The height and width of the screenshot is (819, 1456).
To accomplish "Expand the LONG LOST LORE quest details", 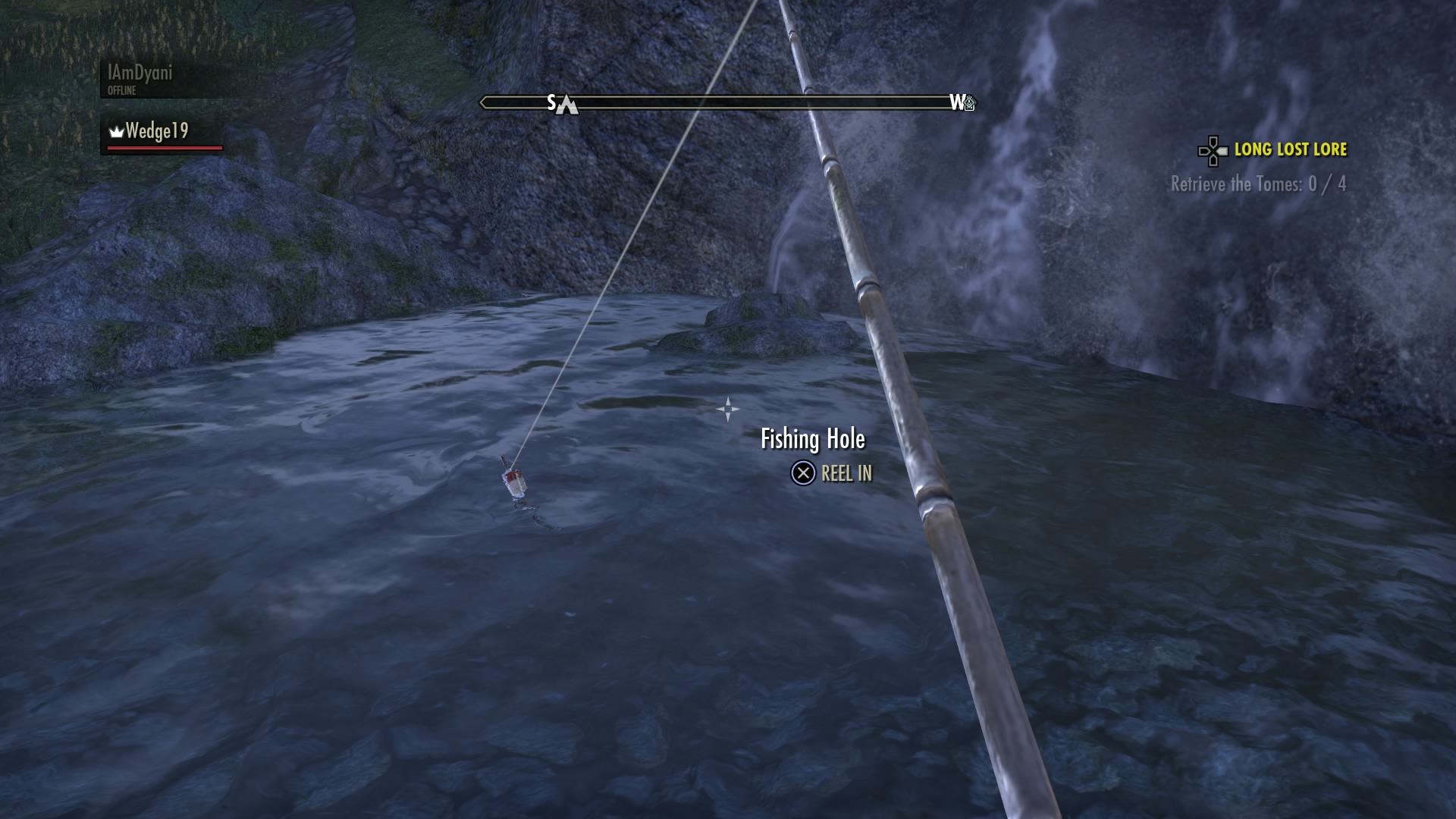I will coord(1291,150).
